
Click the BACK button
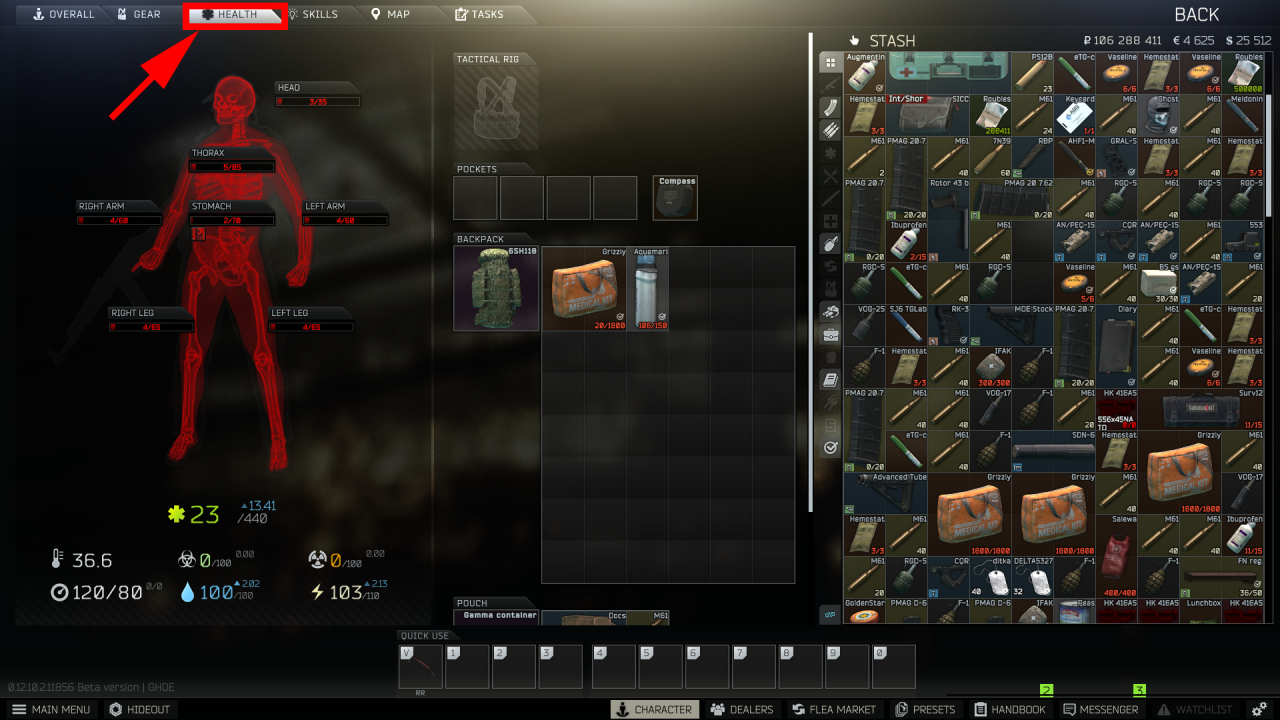pyautogui.click(x=1196, y=14)
